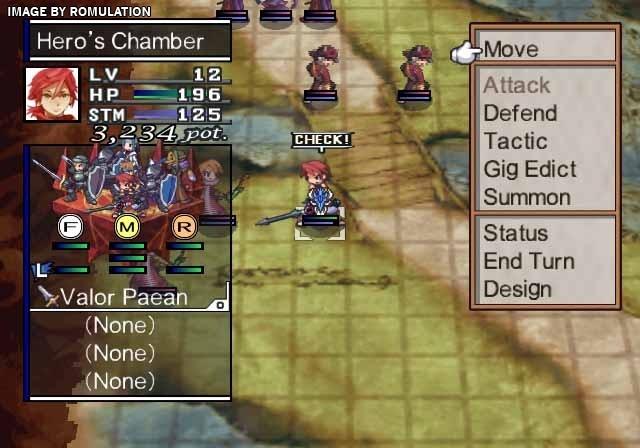
Task: Select the yellow M row marker
Action: [x=126, y=226]
